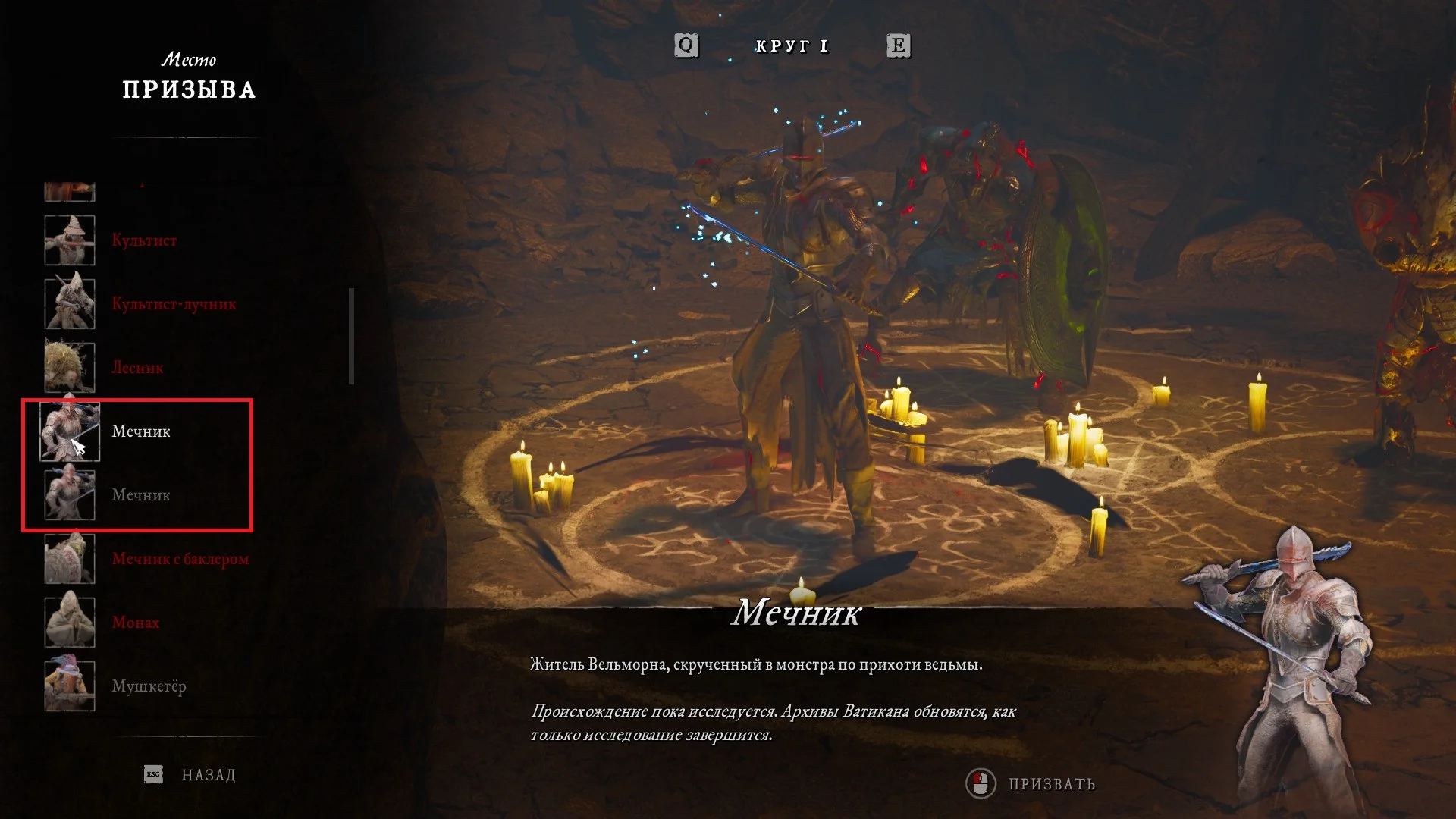Click the Культист-лучник portrait thumbnail
The width and height of the screenshot is (1456, 819).
pyautogui.click(x=70, y=303)
